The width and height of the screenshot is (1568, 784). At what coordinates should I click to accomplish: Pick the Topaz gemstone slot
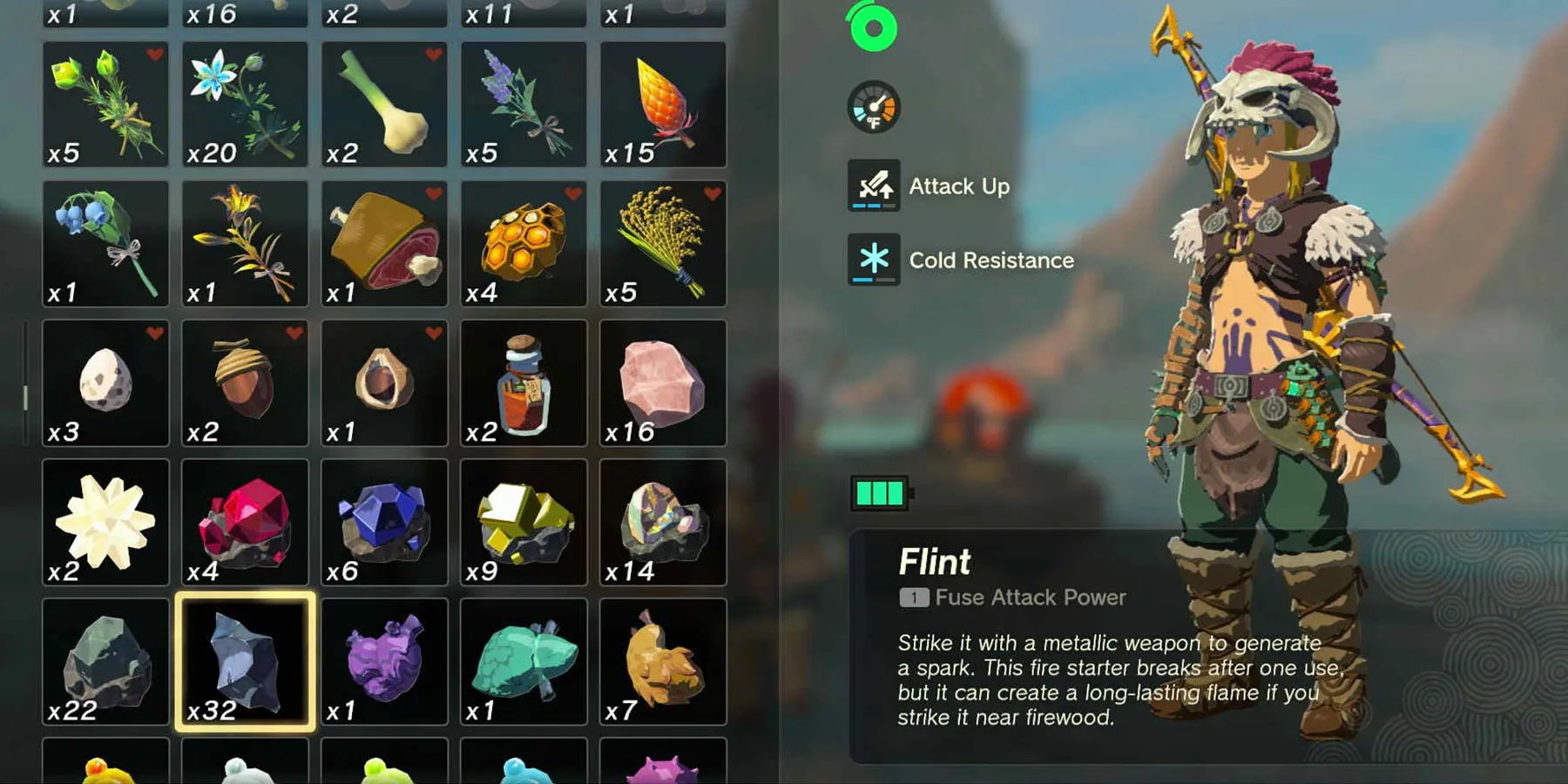coord(524,523)
